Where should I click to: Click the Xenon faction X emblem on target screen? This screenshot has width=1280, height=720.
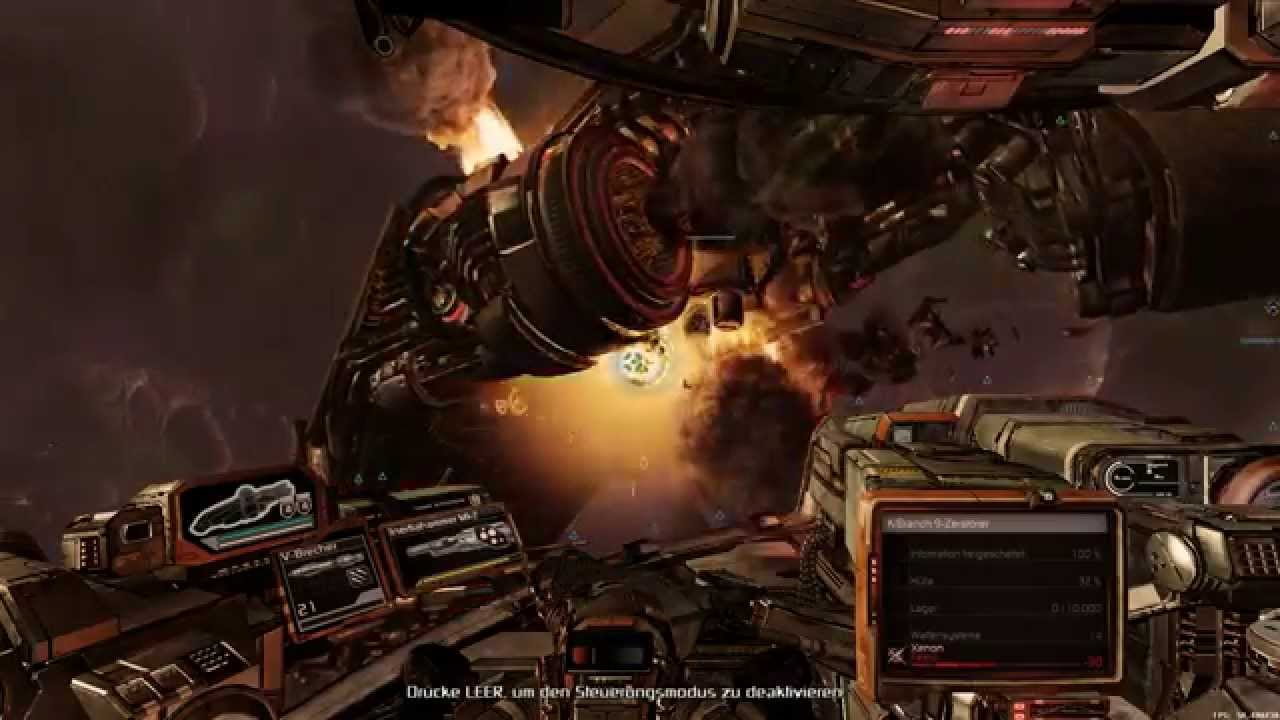pos(897,653)
